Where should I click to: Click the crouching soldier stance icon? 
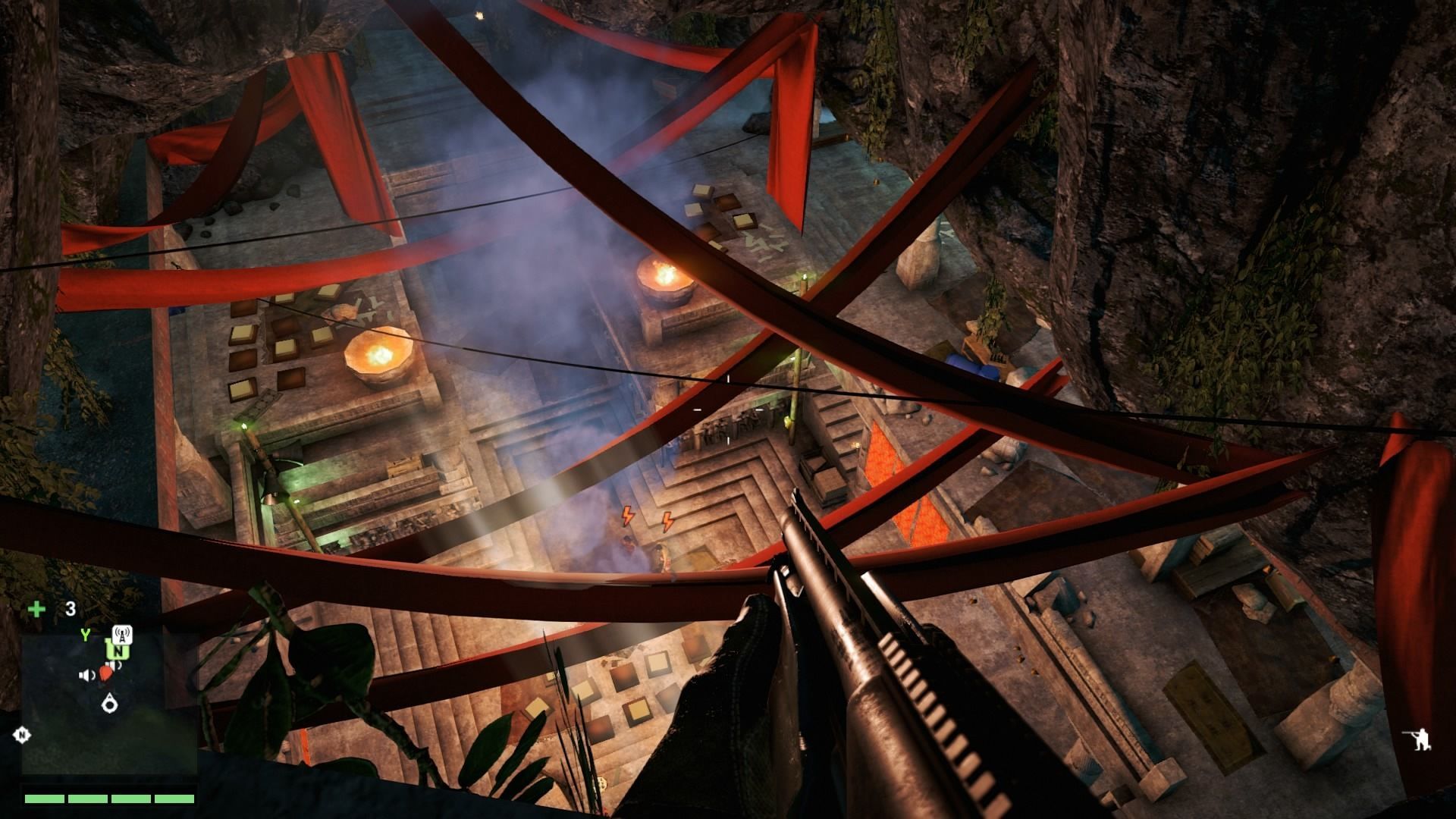[1417, 739]
